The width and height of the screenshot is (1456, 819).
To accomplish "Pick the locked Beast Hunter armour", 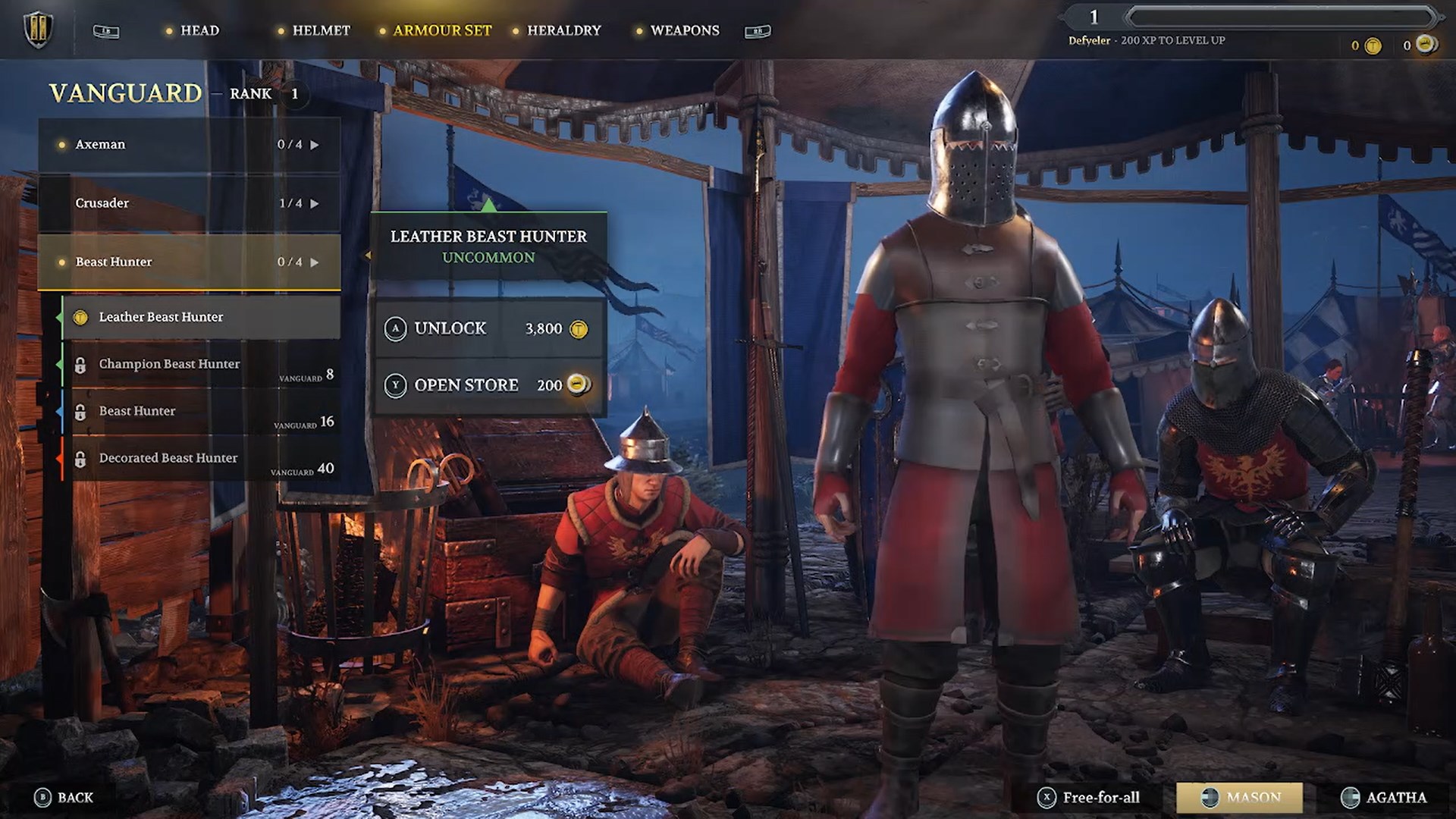I will (x=201, y=412).
